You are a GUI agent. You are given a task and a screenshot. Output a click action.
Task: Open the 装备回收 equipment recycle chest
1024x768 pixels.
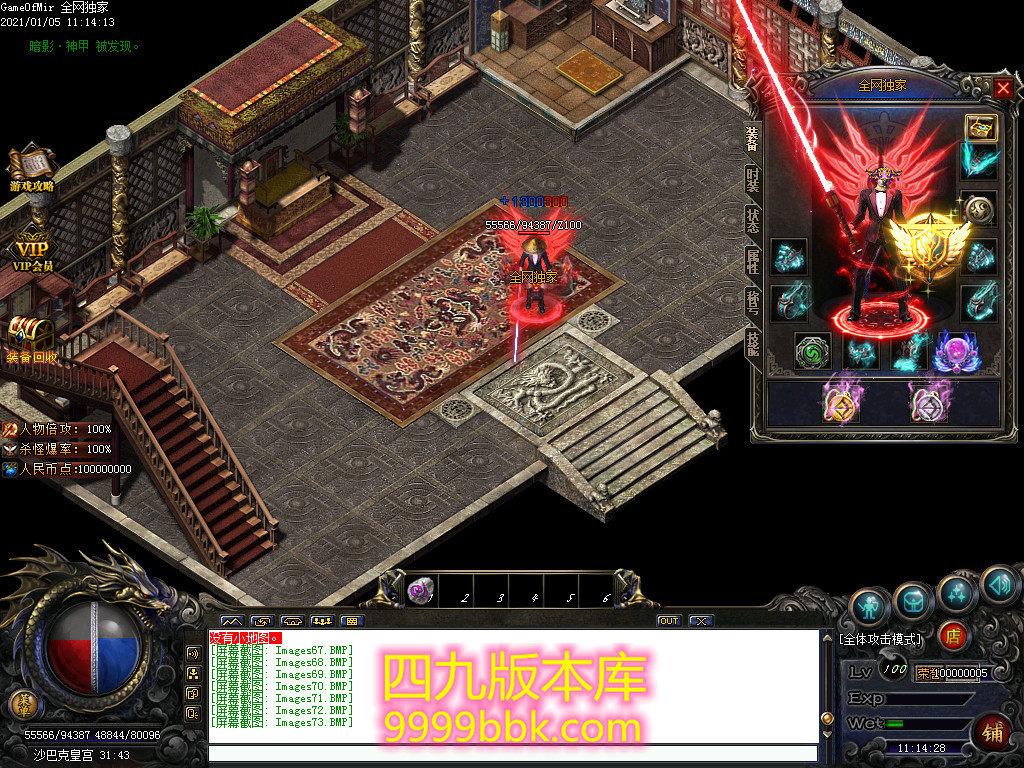pyautogui.click(x=30, y=338)
